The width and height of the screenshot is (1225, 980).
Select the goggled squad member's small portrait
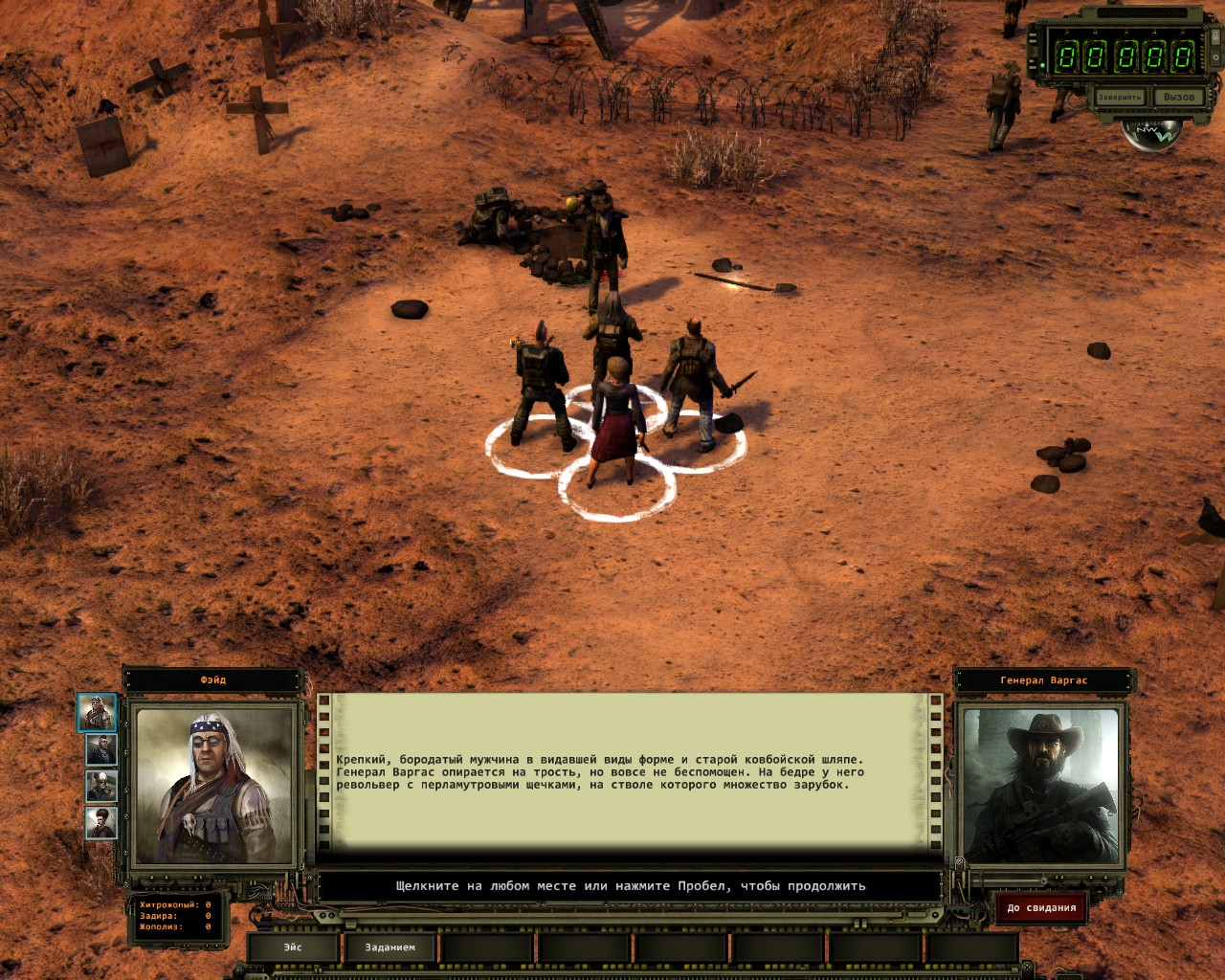[x=100, y=786]
